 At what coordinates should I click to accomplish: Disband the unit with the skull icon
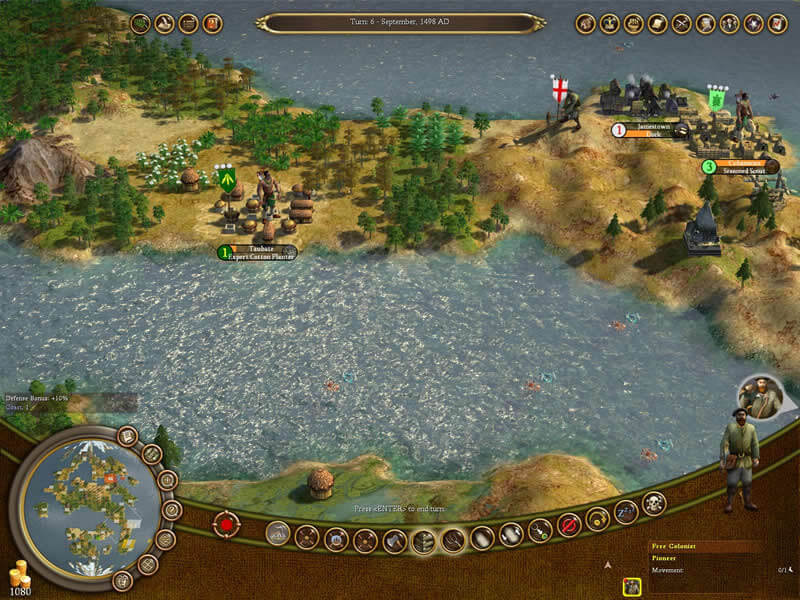coord(654,506)
